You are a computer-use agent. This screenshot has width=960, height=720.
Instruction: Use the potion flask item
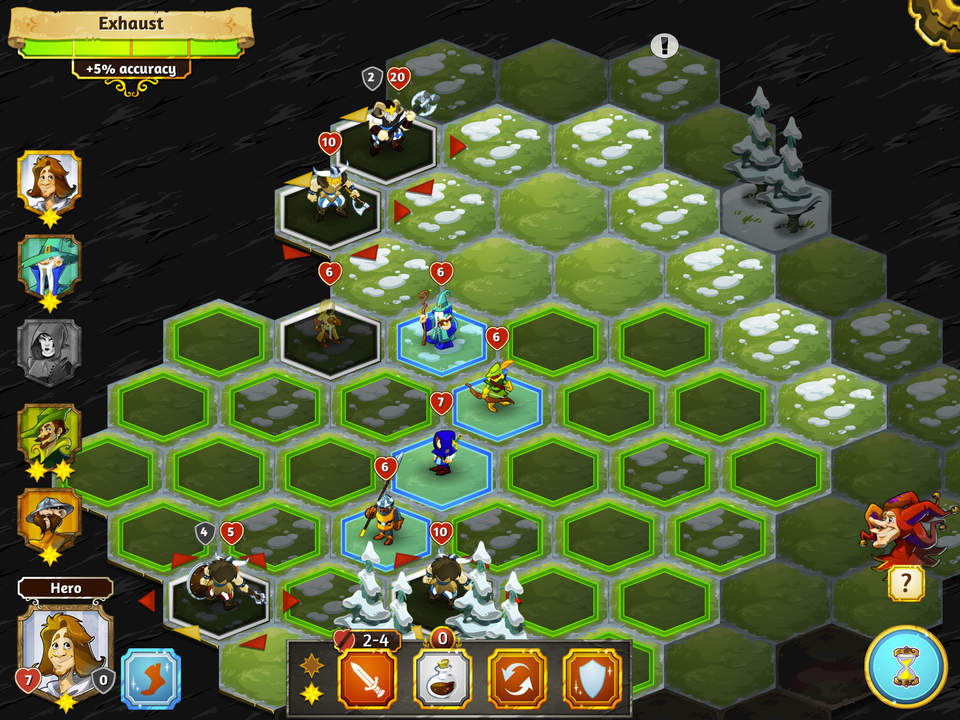(x=442, y=678)
